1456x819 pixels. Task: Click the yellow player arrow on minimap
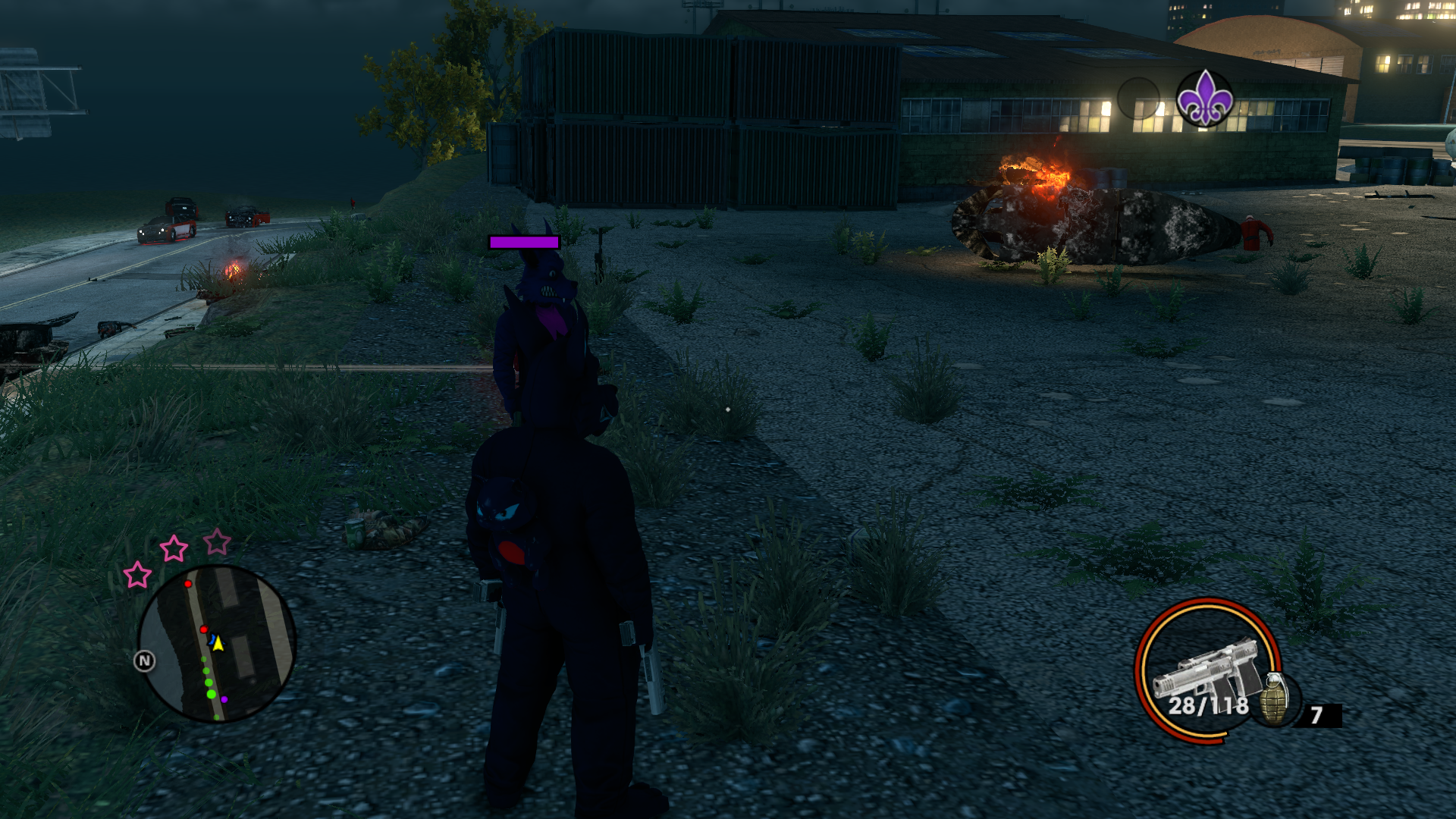218,644
